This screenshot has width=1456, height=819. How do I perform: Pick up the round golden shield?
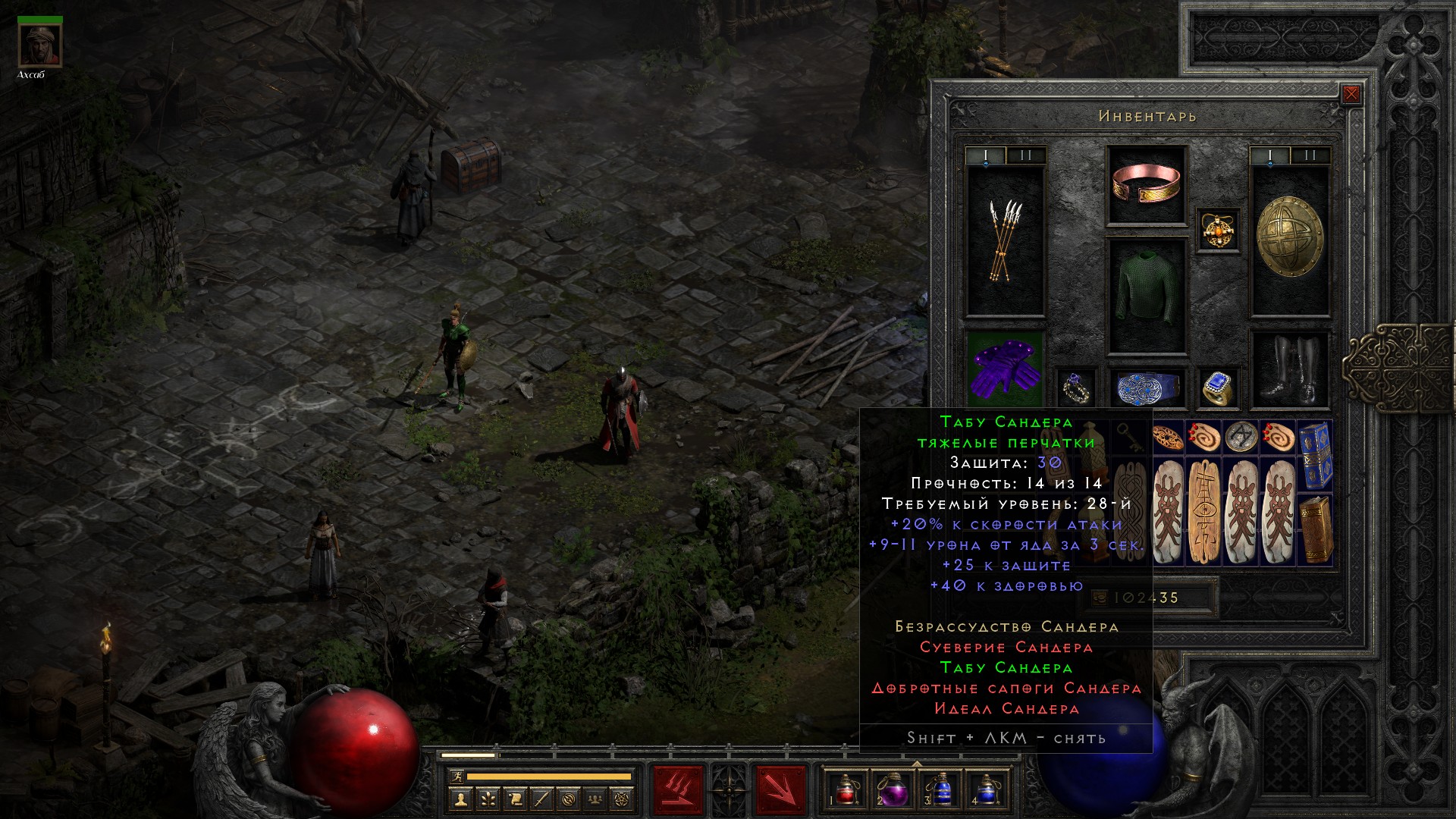1289,239
